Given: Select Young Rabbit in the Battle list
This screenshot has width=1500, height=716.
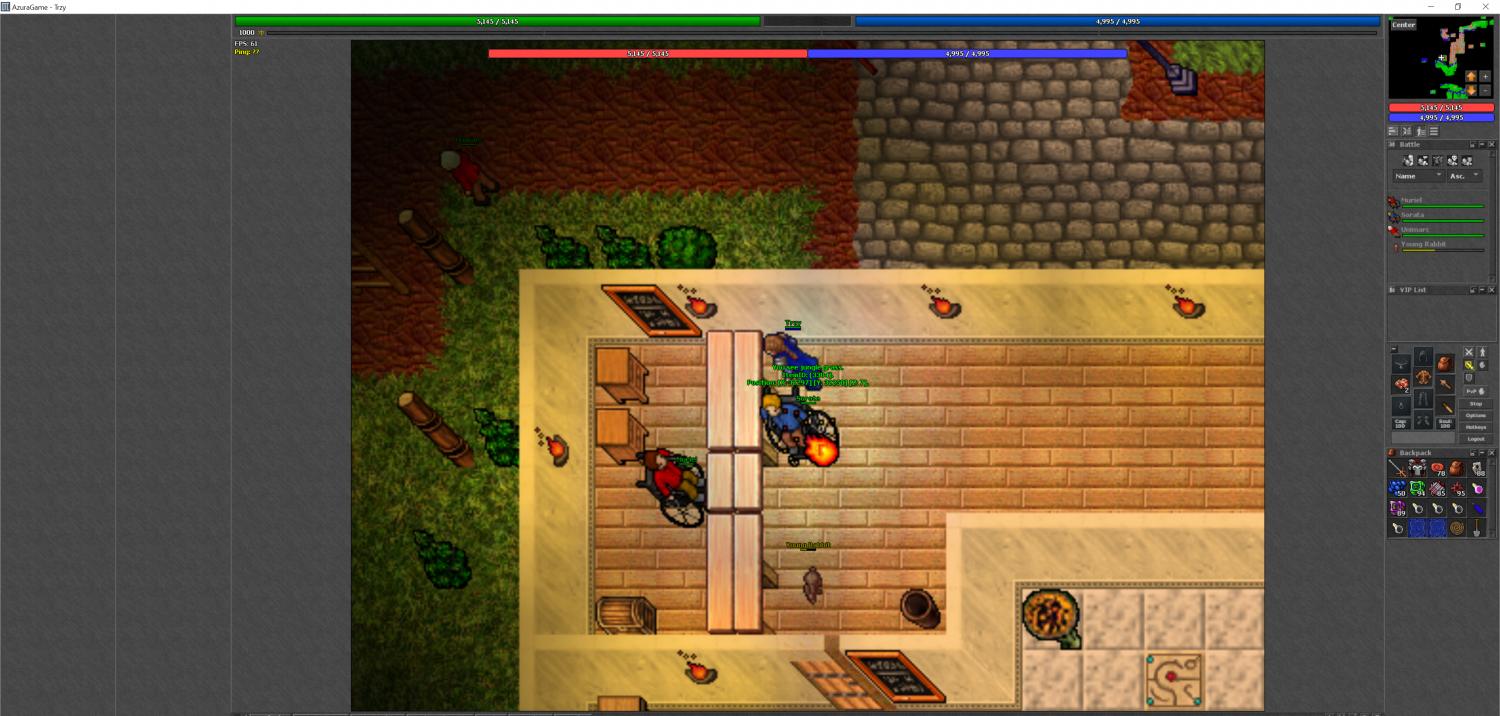Looking at the screenshot, I should point(1423,244).
